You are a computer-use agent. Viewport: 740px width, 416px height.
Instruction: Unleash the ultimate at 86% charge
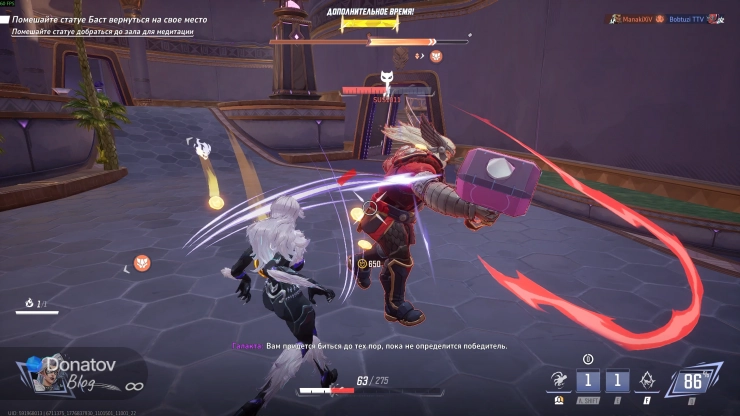click(x=691, y=380)
